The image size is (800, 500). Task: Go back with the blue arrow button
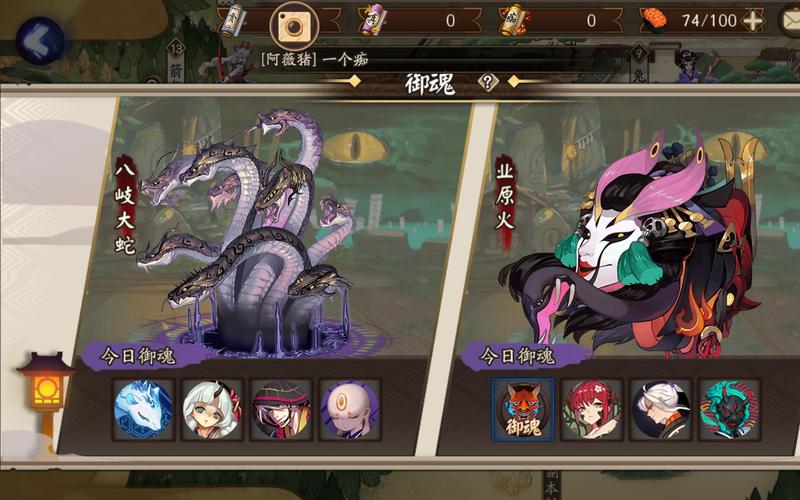coord(38,40)
